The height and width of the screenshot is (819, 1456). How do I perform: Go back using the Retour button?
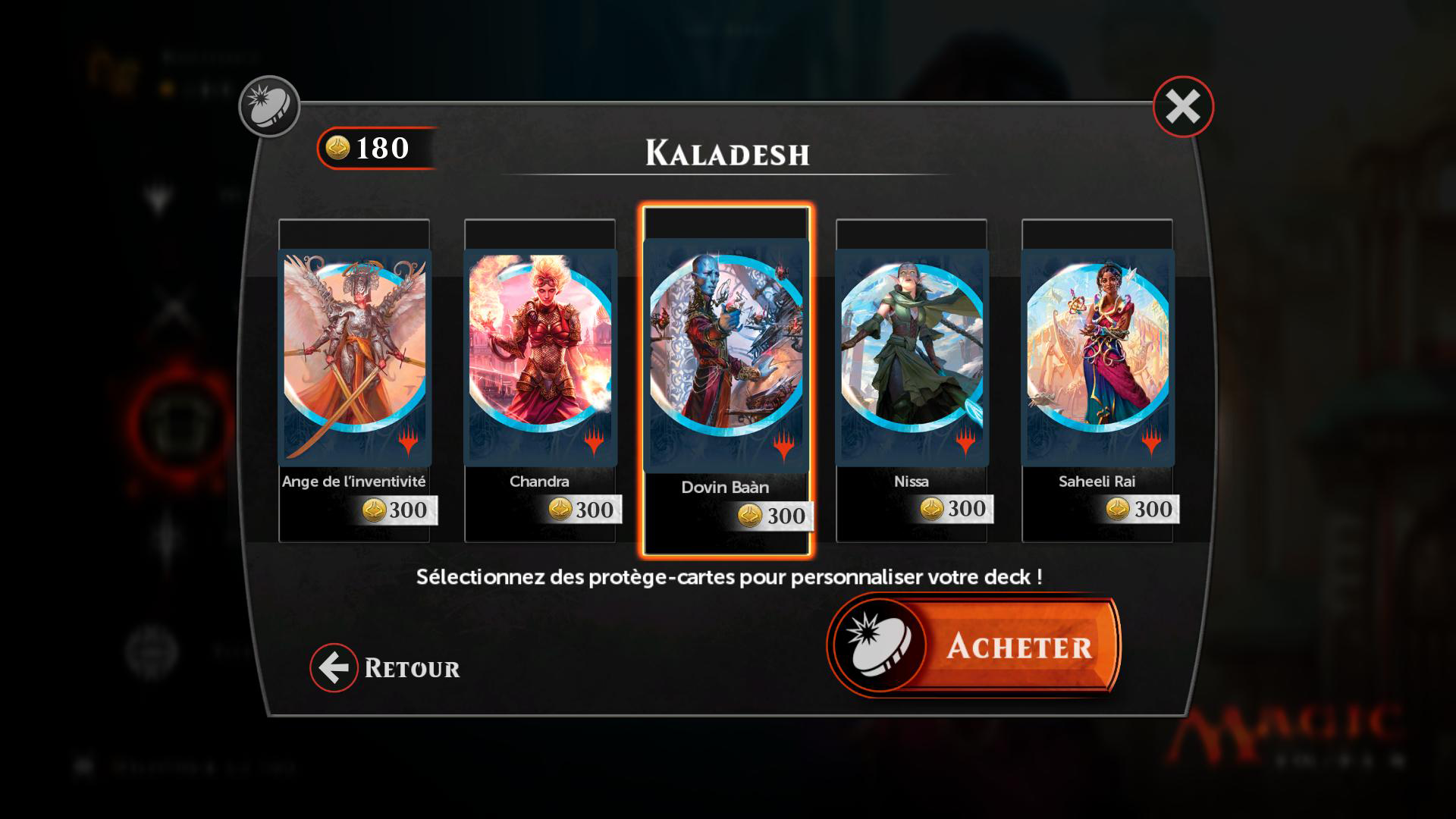tap(386, 668)
